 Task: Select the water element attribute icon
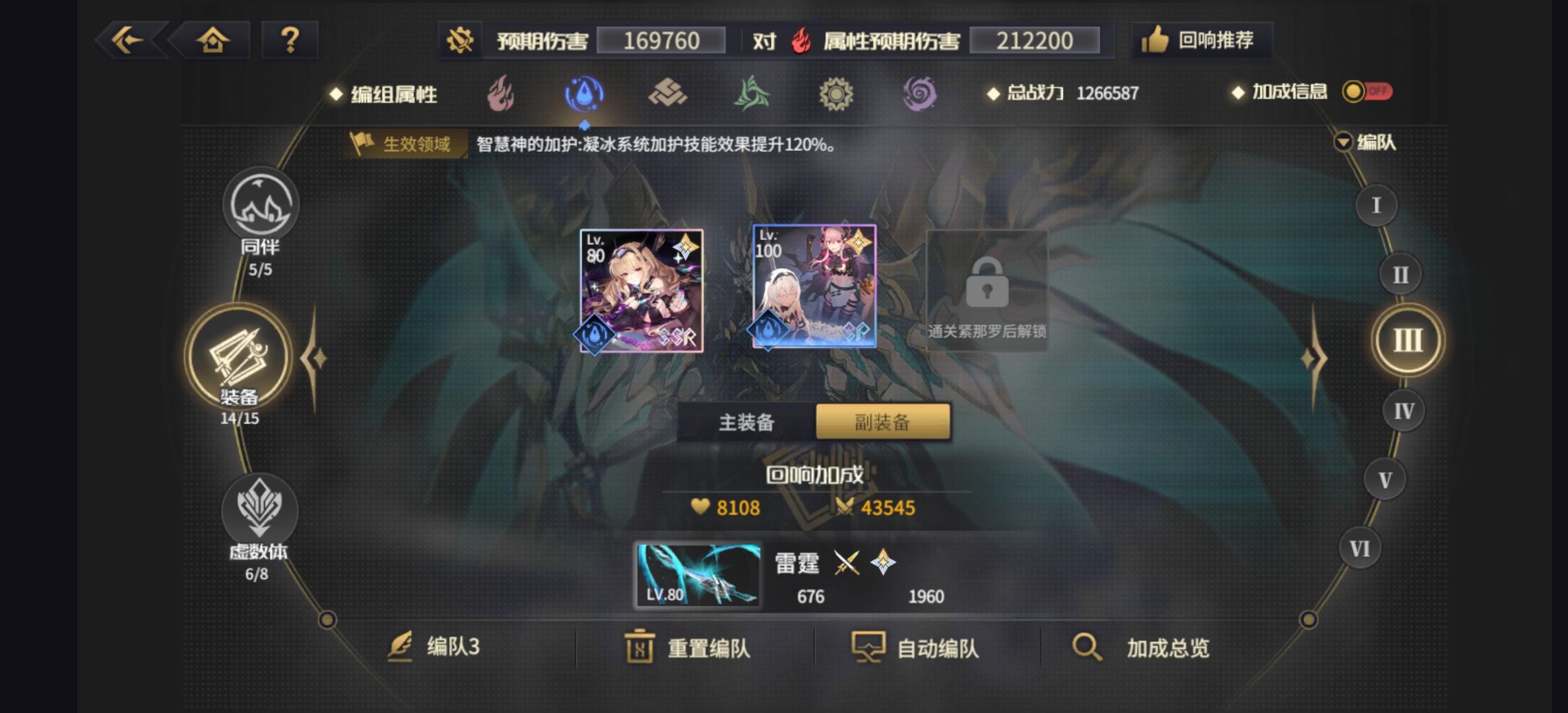[x=585, y=93]
